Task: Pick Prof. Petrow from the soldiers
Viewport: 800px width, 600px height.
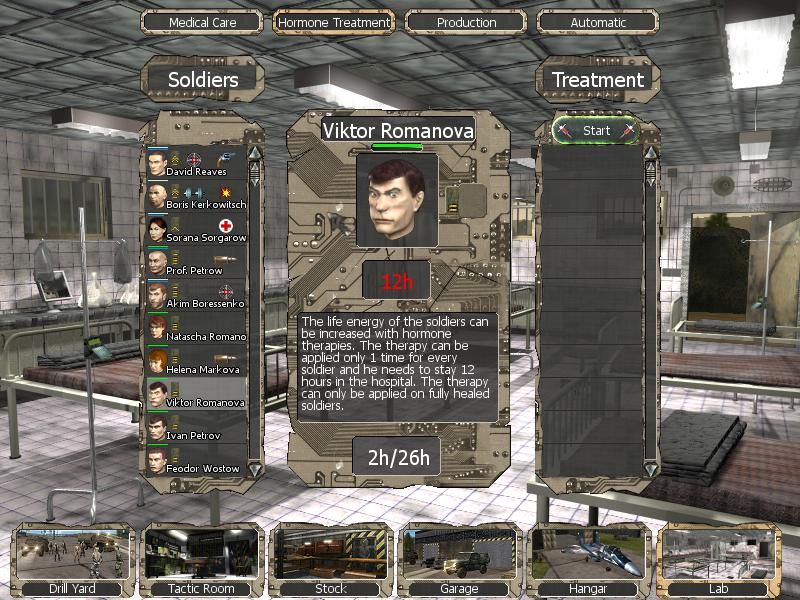Action: pyautogui.click(x=196, y=263)
